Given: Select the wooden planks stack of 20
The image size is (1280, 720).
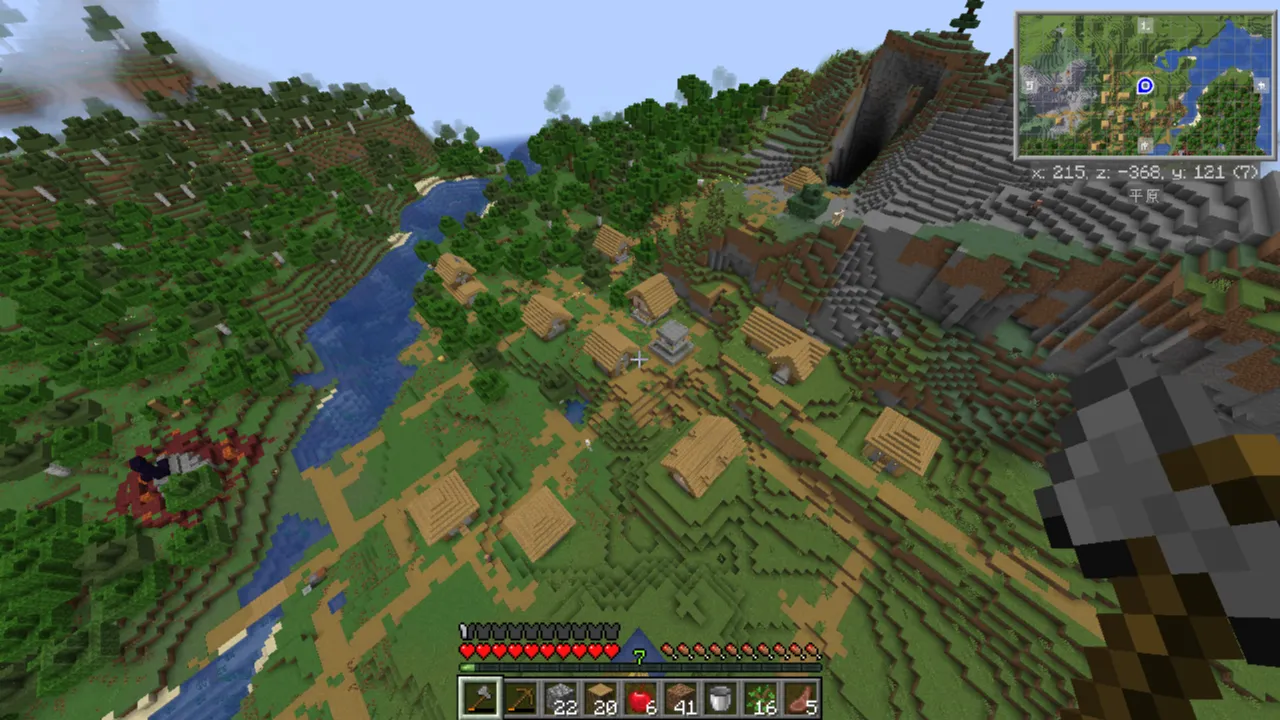Looking at the screenshot, I should [x=600, y=699].
